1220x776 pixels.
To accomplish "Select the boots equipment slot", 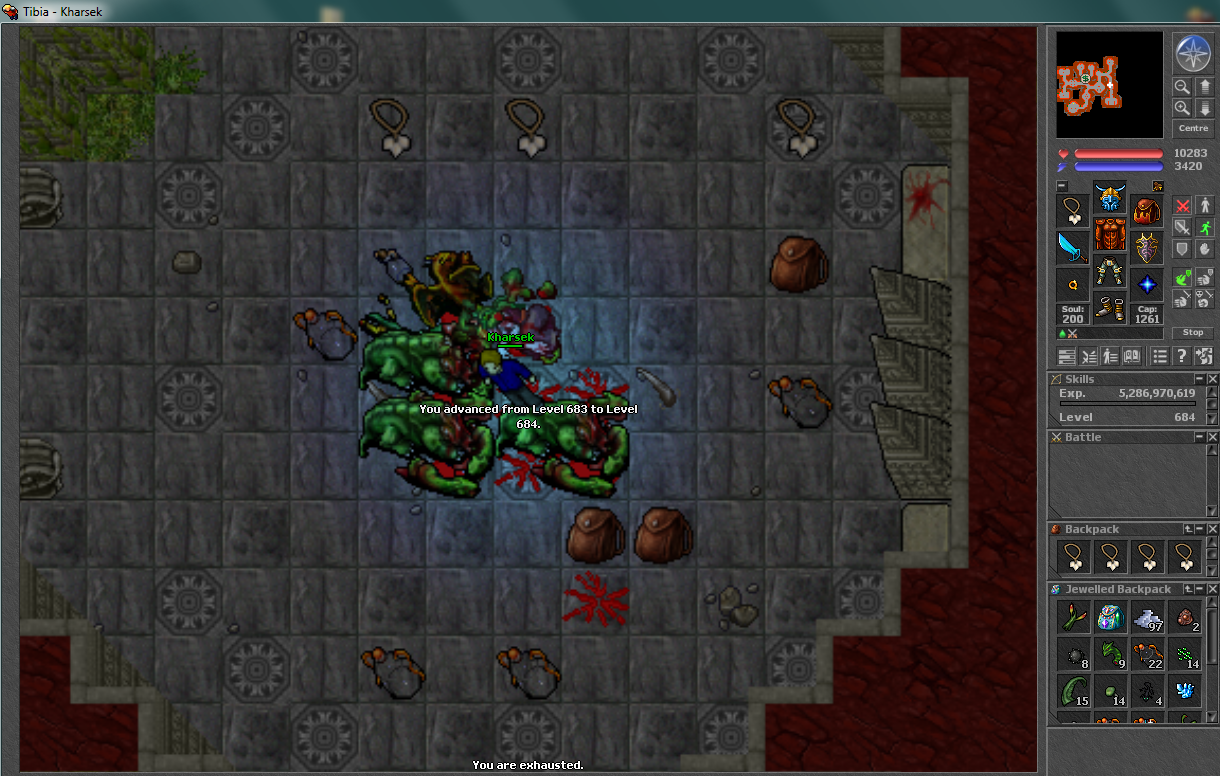I will [1110, 309].
